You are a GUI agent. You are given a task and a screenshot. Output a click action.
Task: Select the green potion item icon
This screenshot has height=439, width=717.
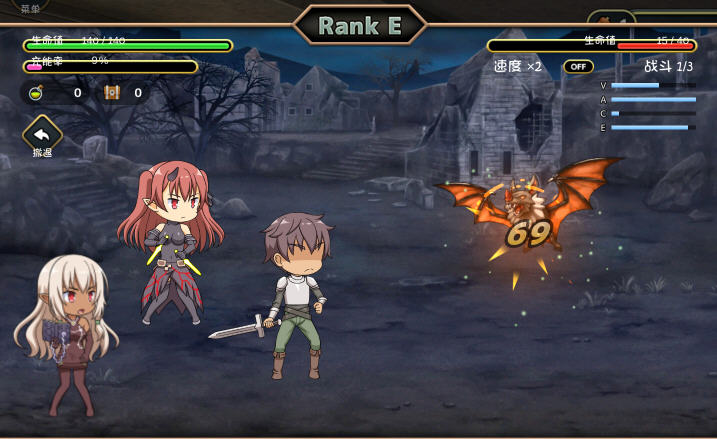click(x=35, y=93)
